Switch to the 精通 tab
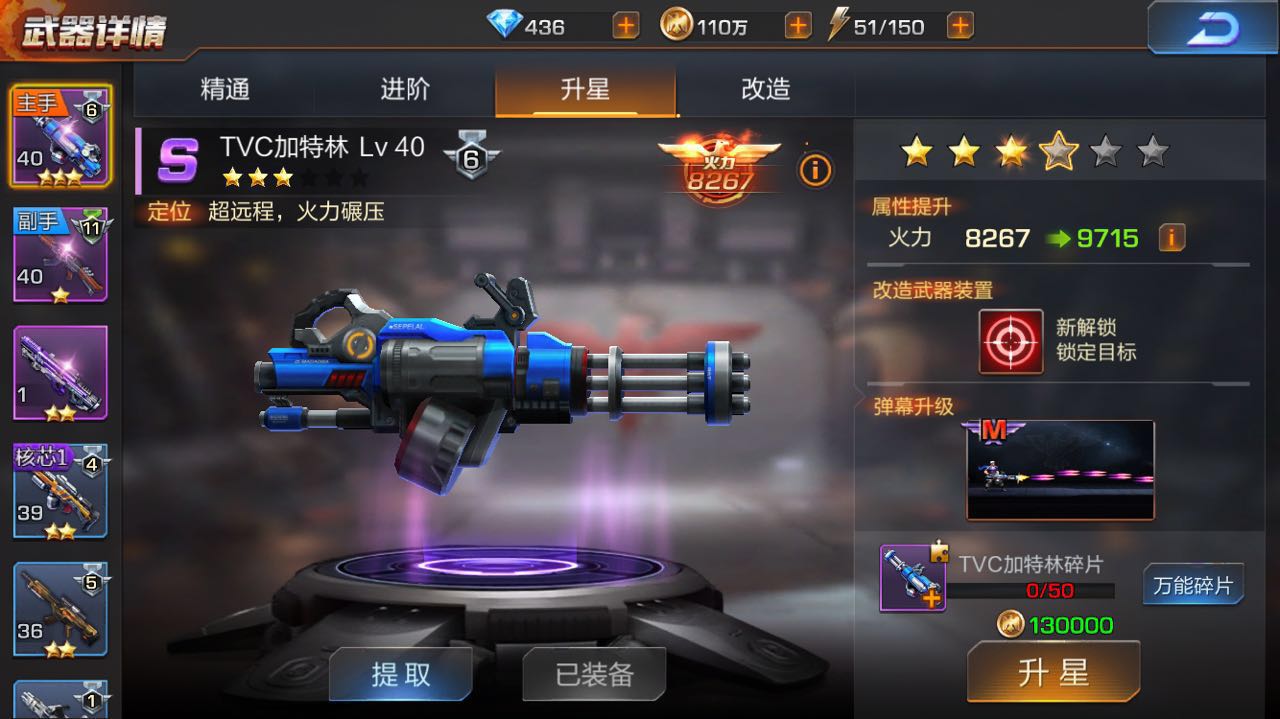 coord(225,90)
